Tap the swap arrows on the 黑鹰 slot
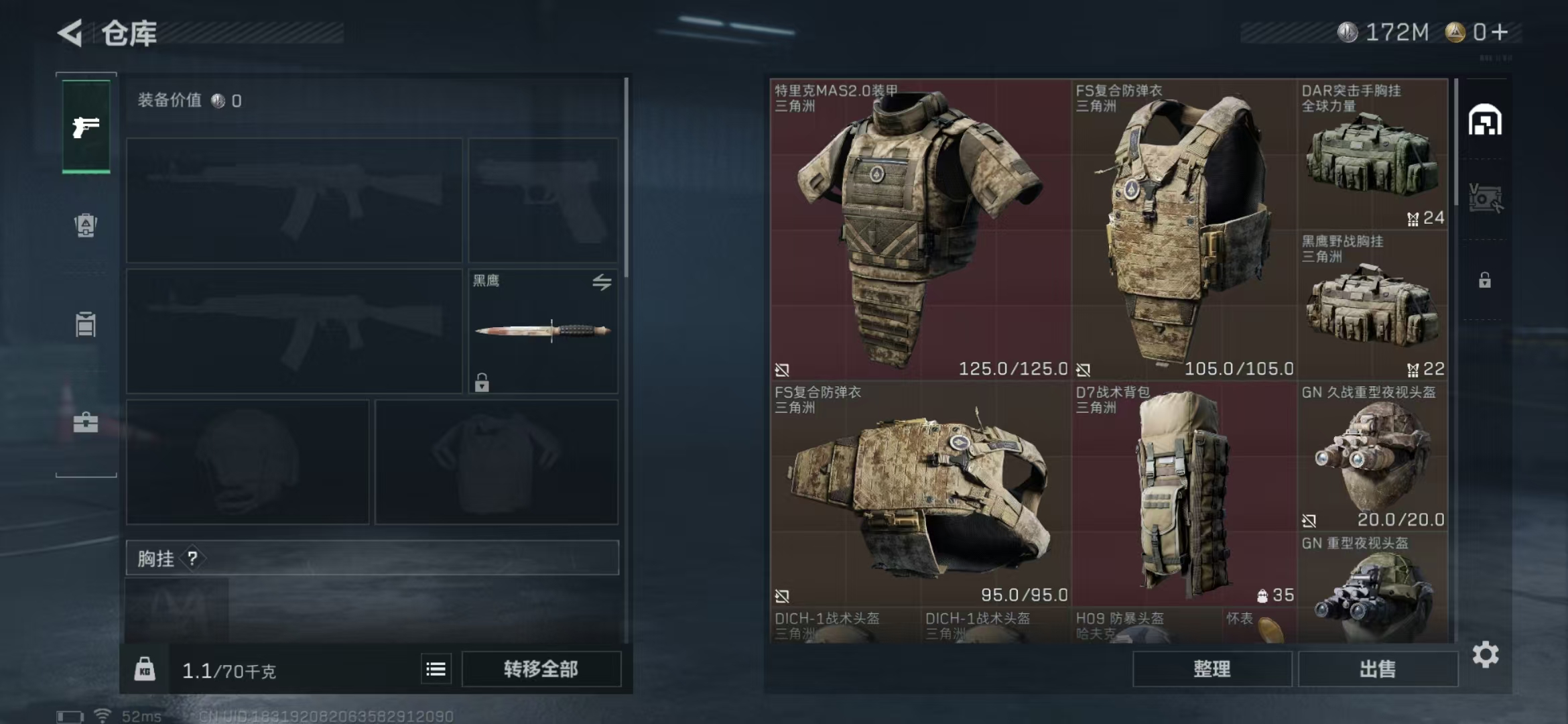 pyautogui.click(x=602, y=282)
